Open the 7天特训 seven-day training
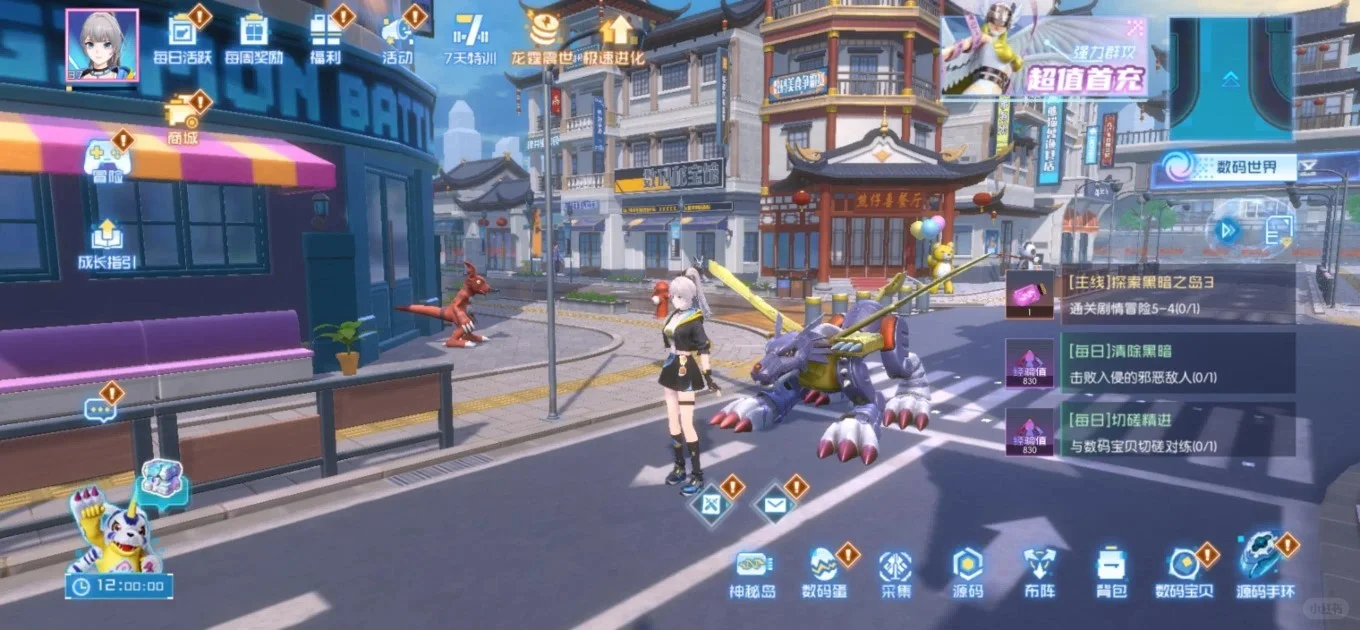 click(470, 36)
